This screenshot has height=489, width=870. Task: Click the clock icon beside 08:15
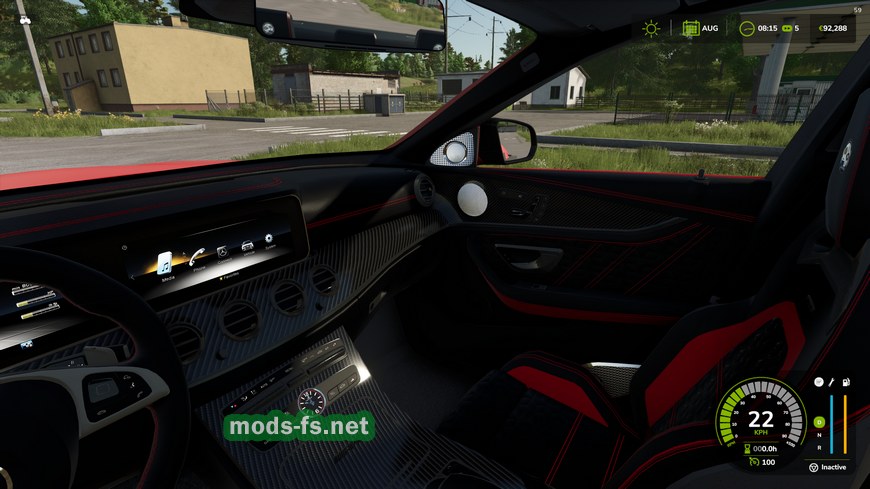point(747,29)
